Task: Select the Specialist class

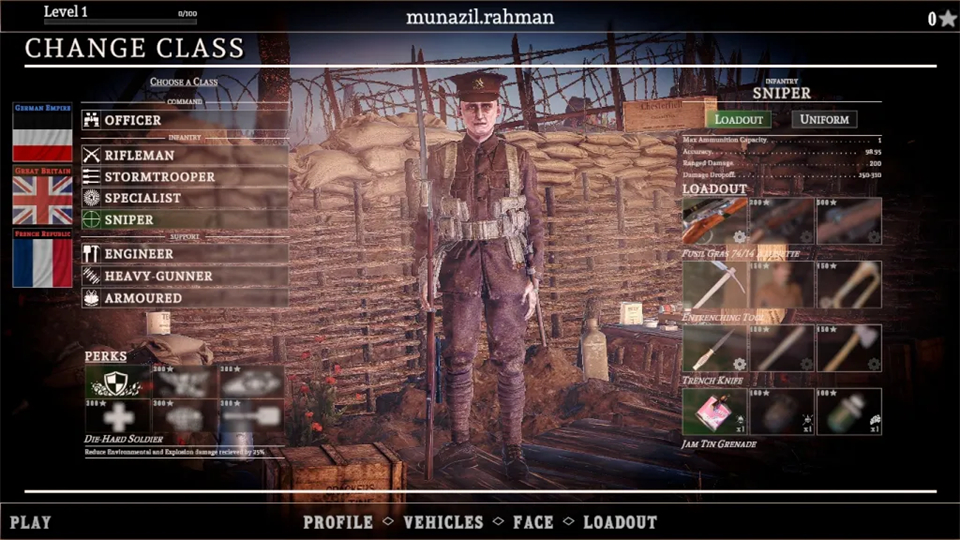Action: coord(185,198)
